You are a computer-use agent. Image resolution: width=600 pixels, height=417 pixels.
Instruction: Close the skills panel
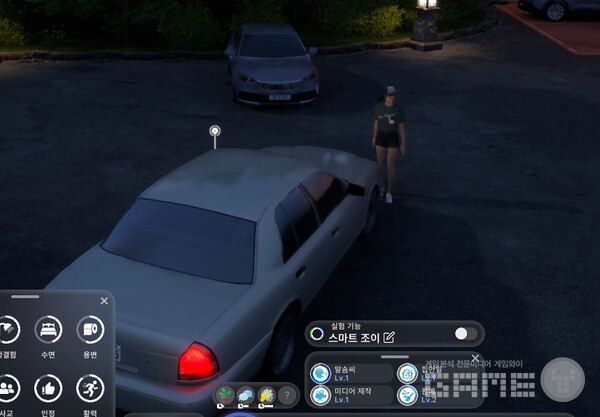[x=476, y=358]
